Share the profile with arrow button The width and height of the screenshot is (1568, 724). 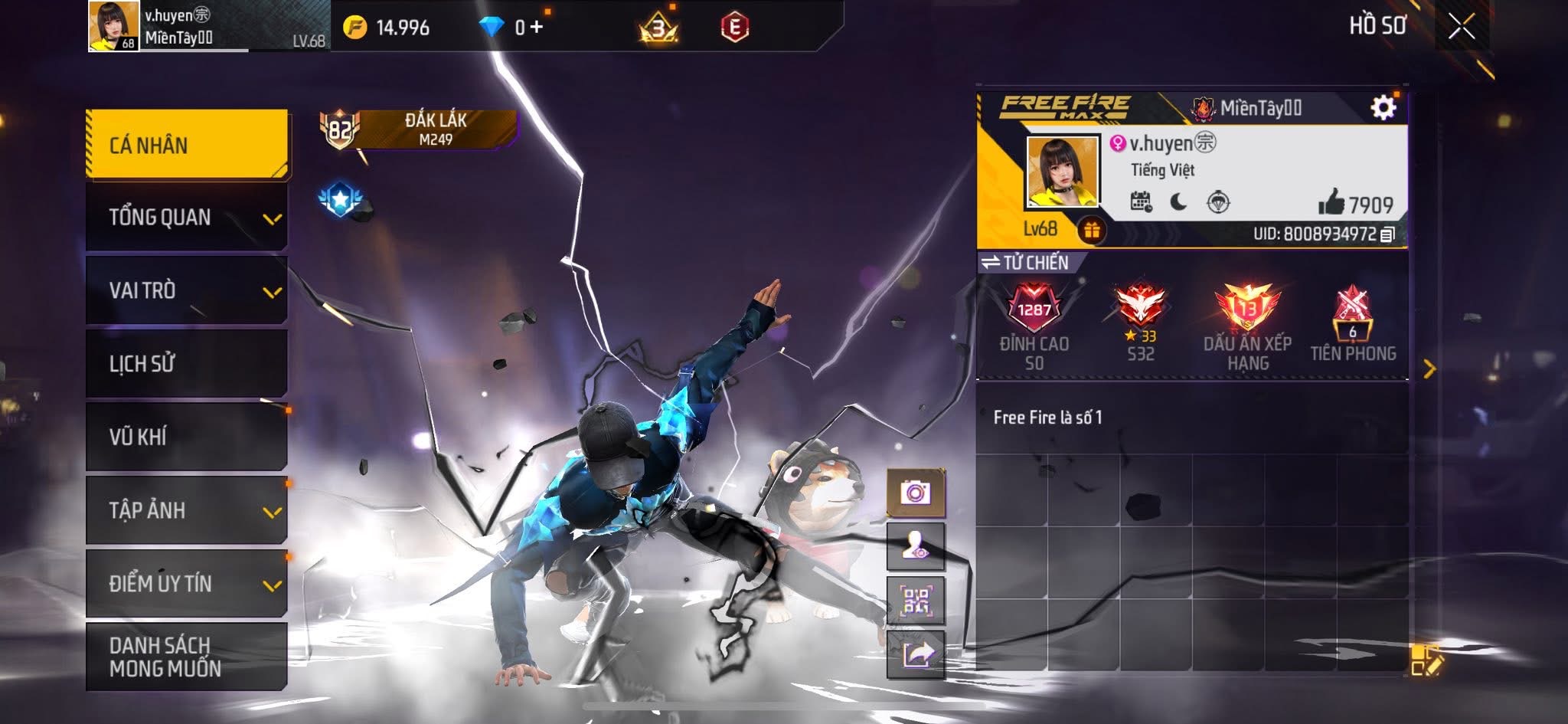pos(916,654)
